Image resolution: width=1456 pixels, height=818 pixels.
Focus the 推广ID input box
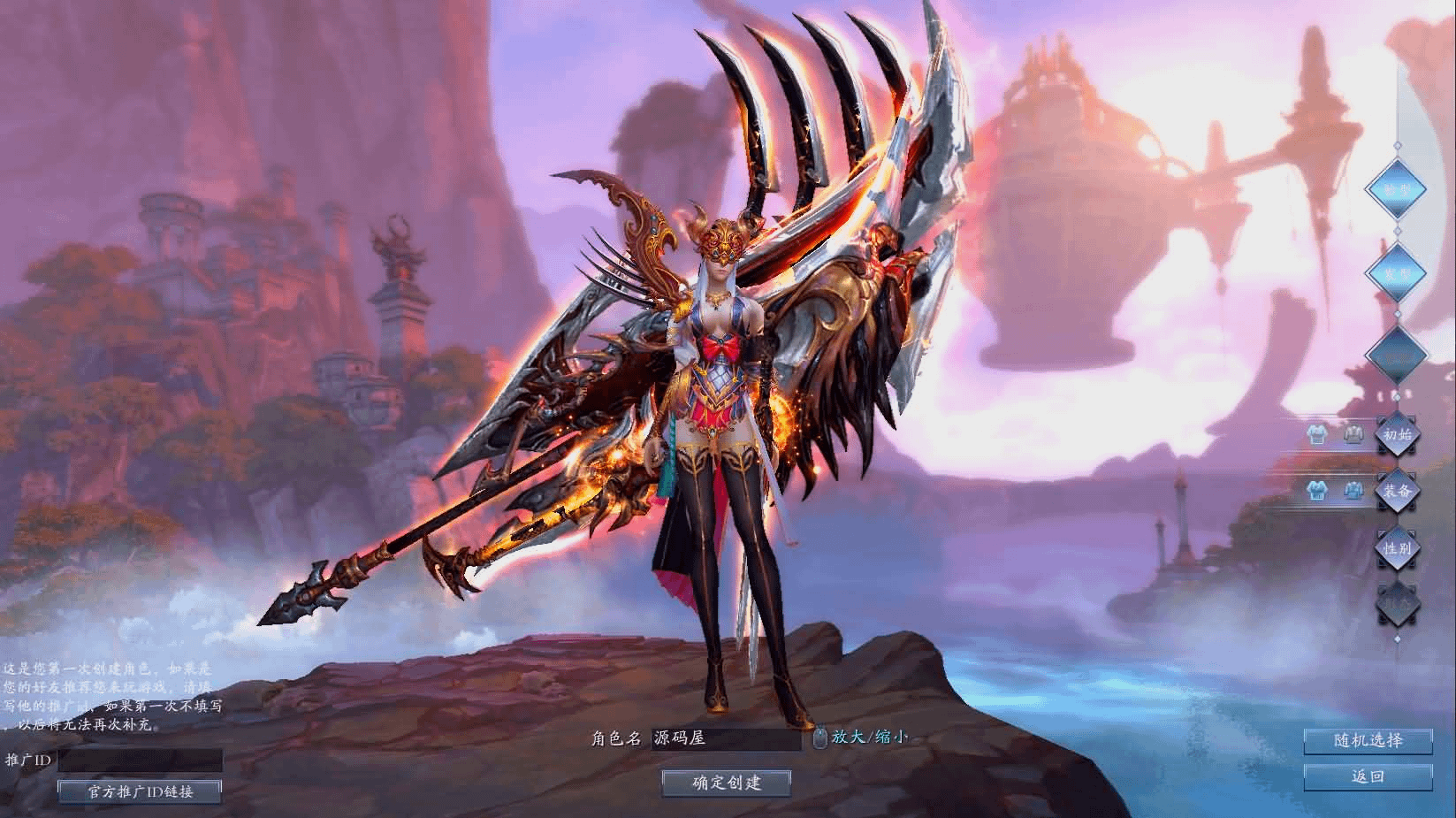[140, 760]
